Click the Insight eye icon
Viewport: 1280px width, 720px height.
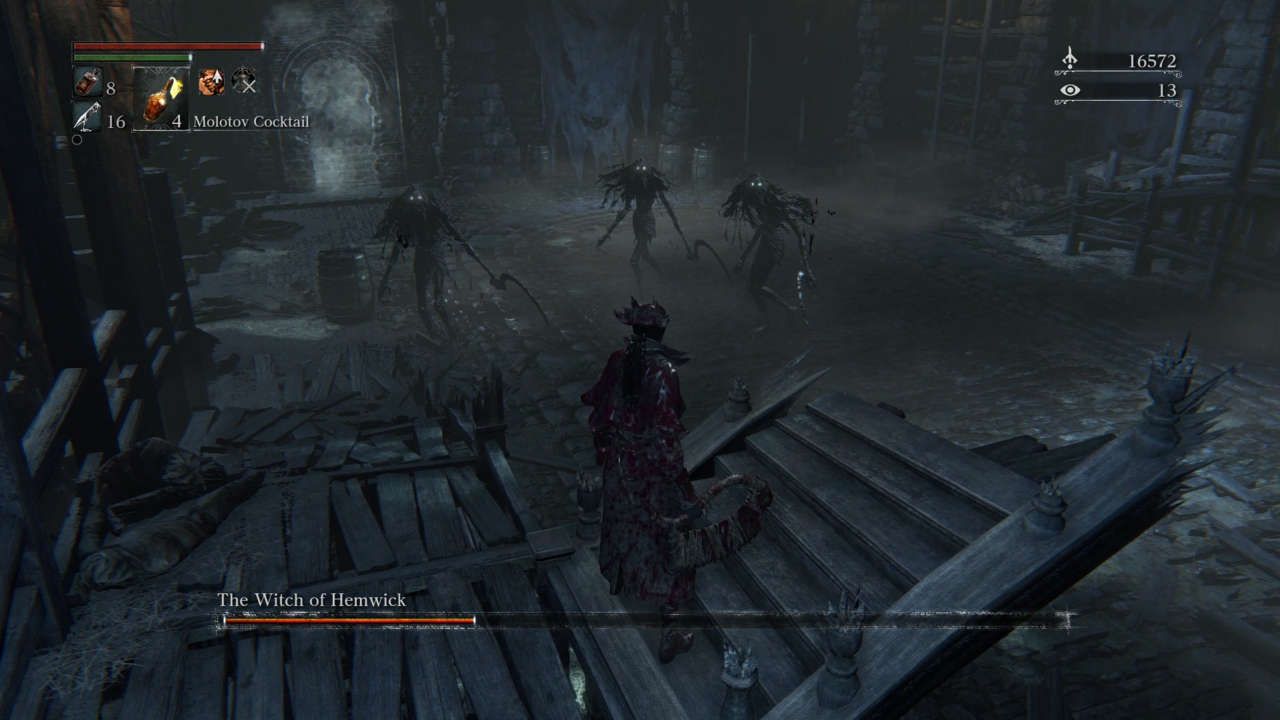coord(1071,90)
